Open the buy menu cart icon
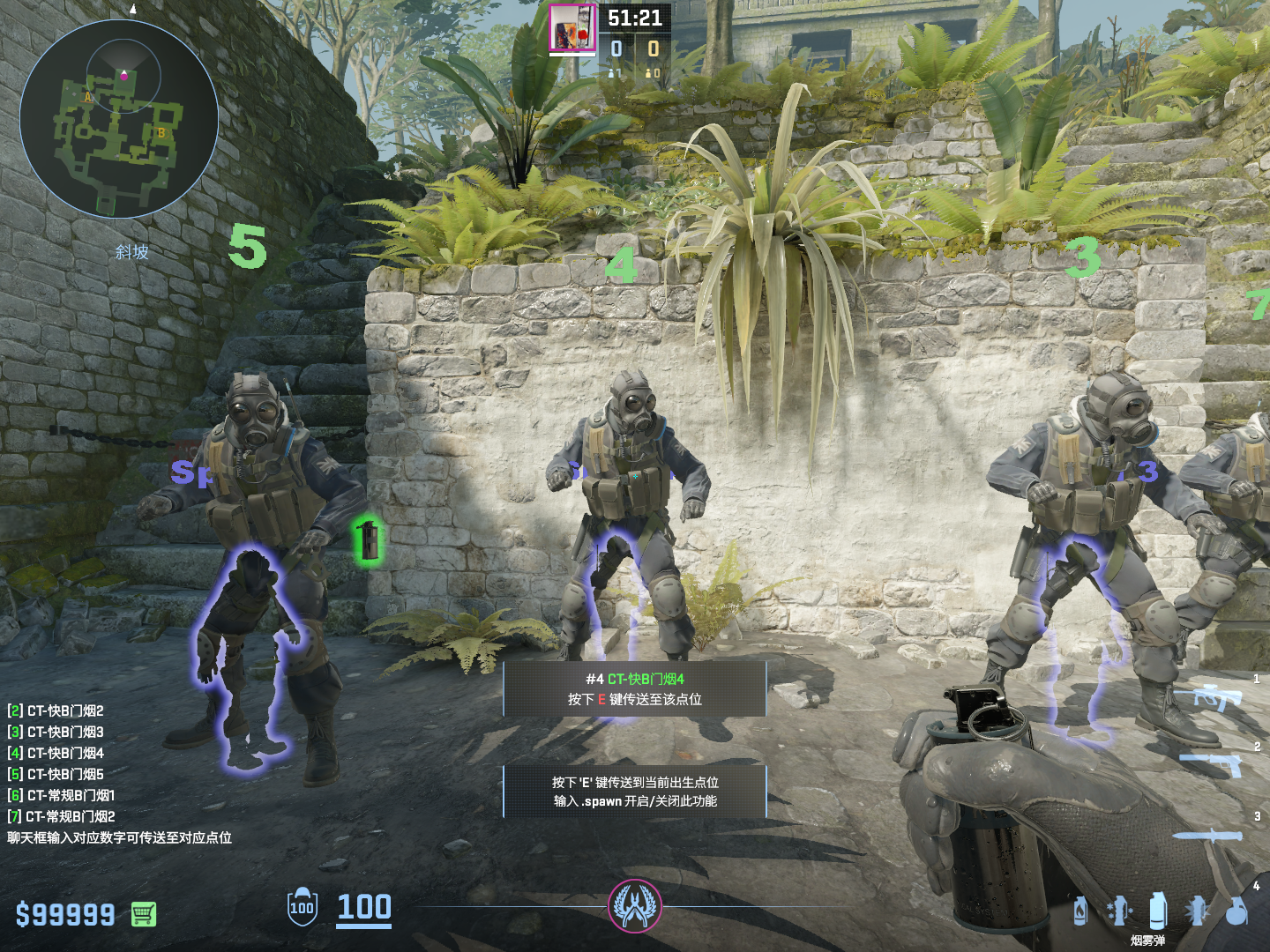The image size is (1270, 952). 144,914
